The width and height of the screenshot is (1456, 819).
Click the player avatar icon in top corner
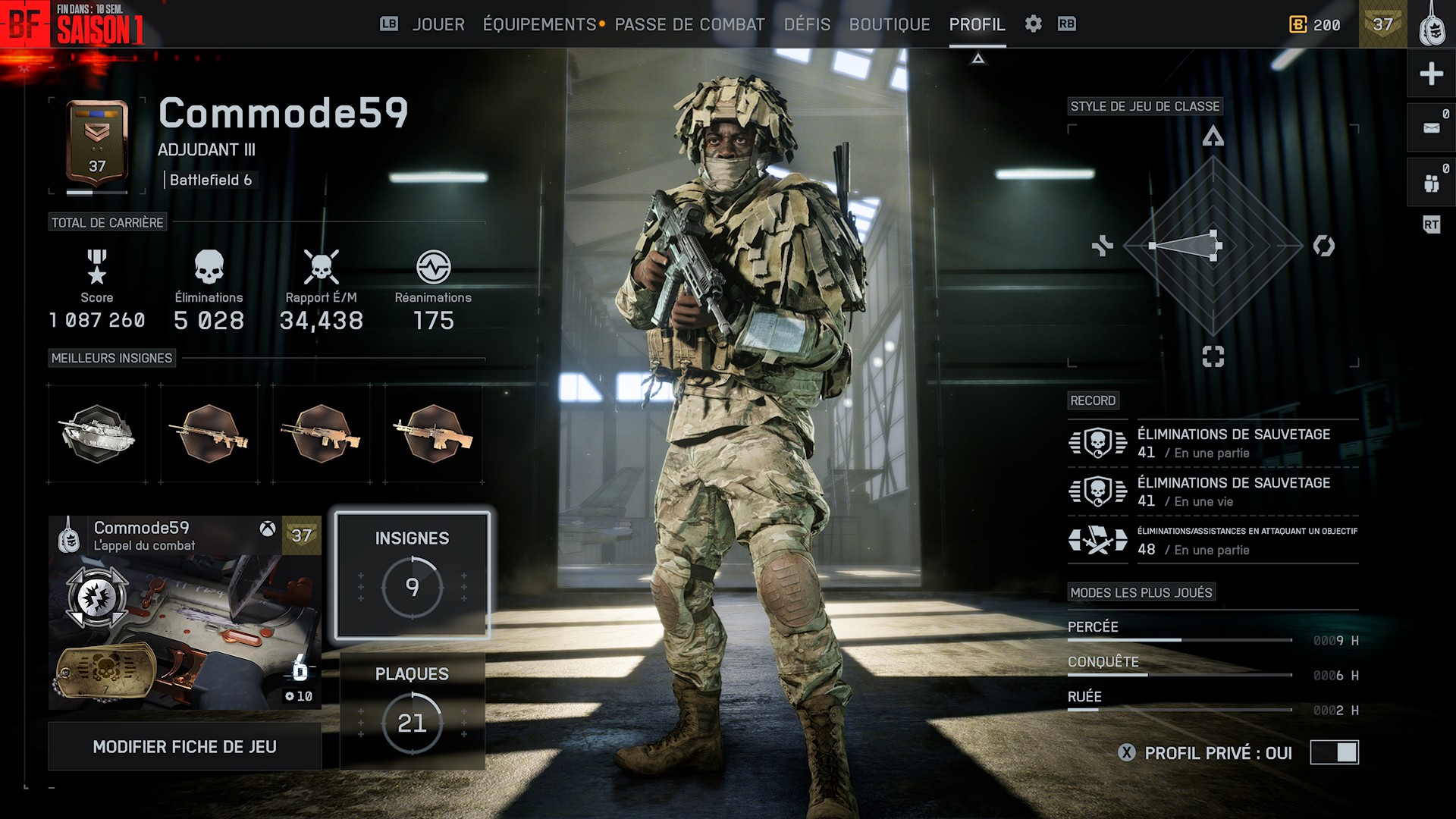1431,24
